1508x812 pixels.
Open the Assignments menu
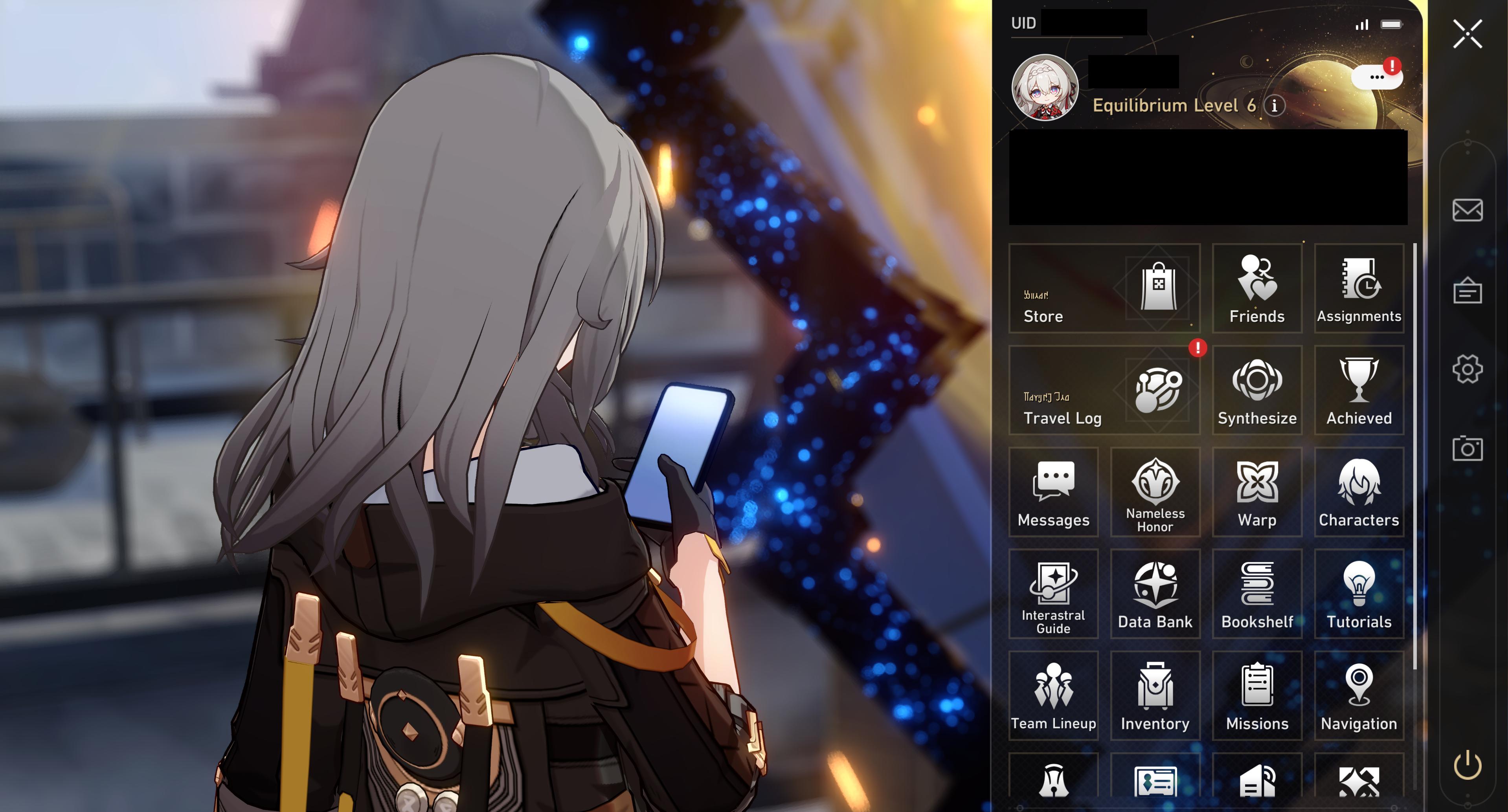1359,289
